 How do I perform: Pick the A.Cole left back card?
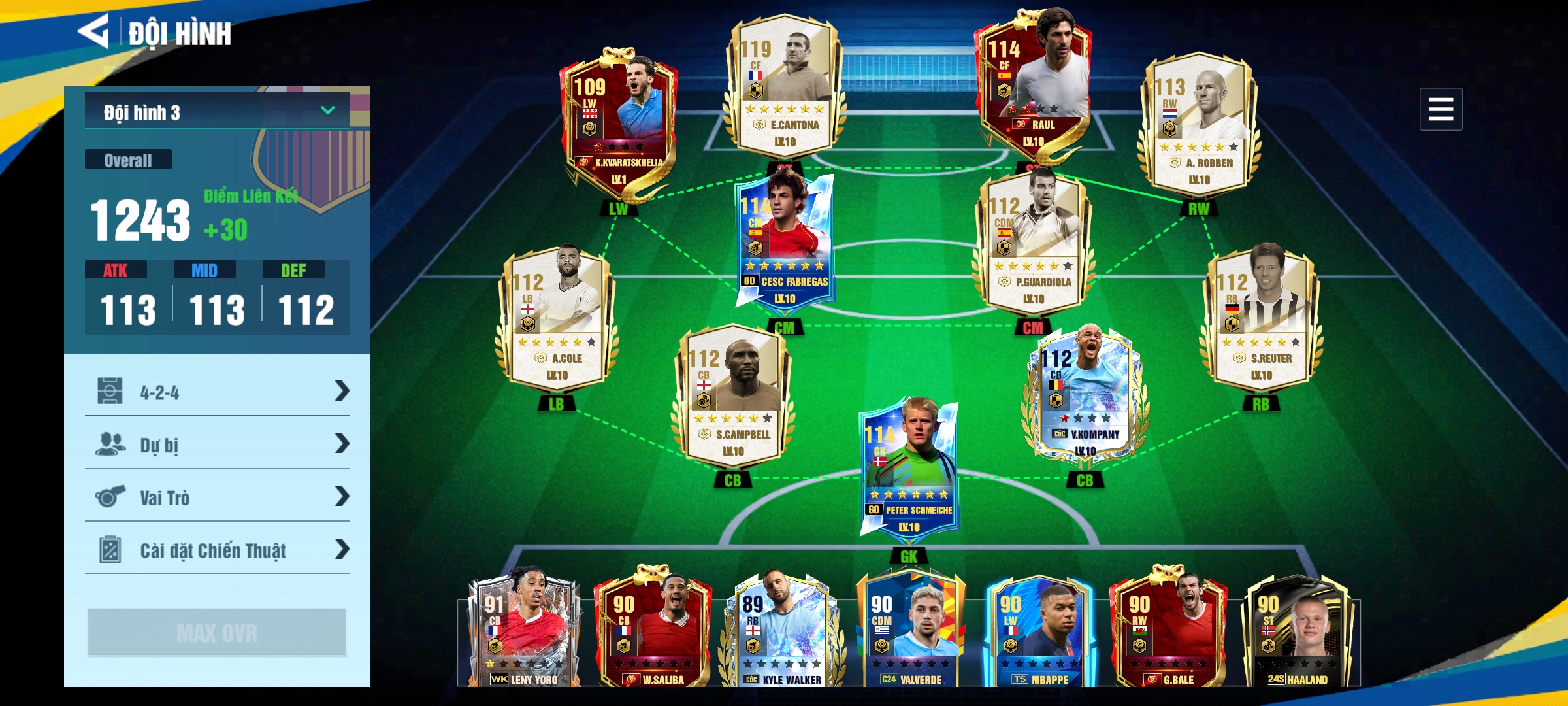coord(557,320)
